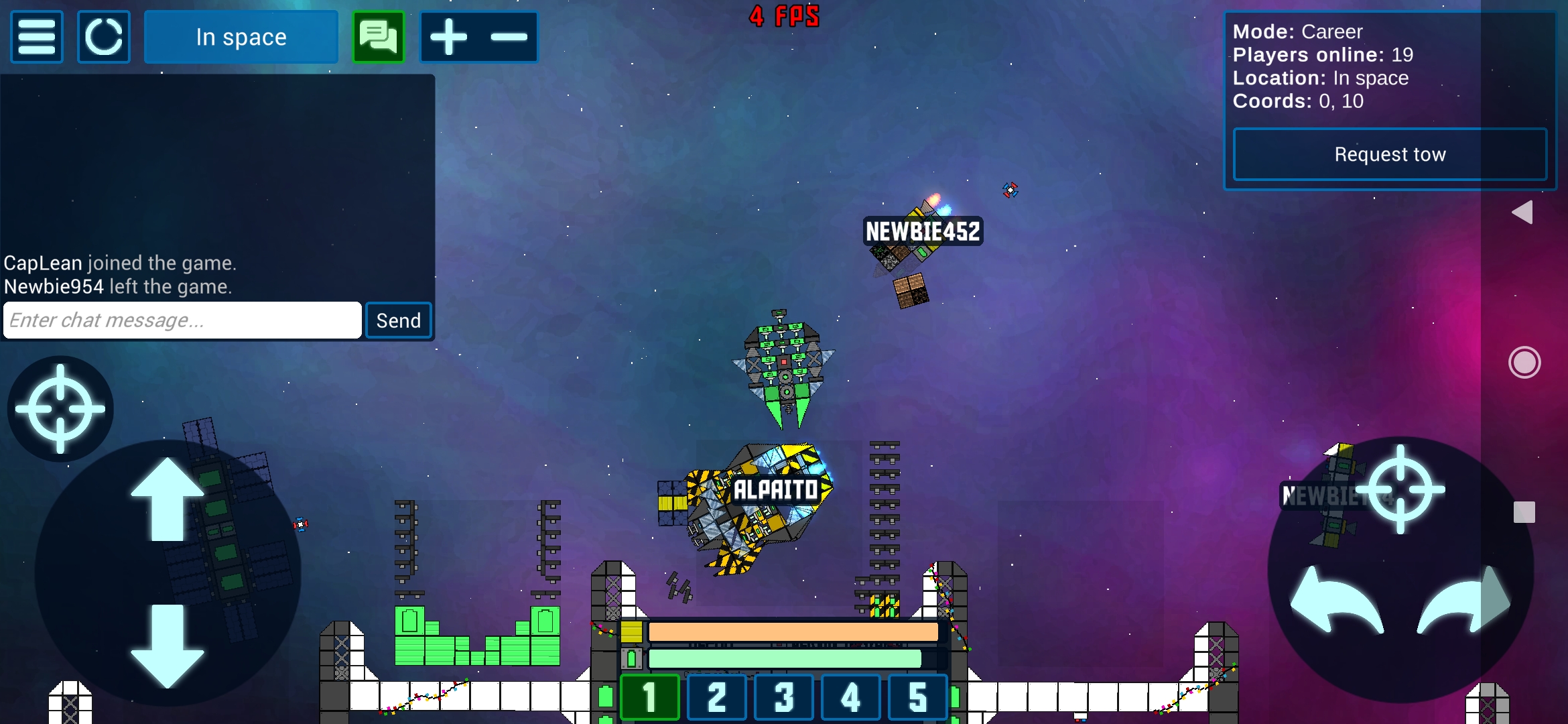Screen dimensions: 1568x724
Task: Thrust forward with the up arrow
Action: tap(168, 499)
